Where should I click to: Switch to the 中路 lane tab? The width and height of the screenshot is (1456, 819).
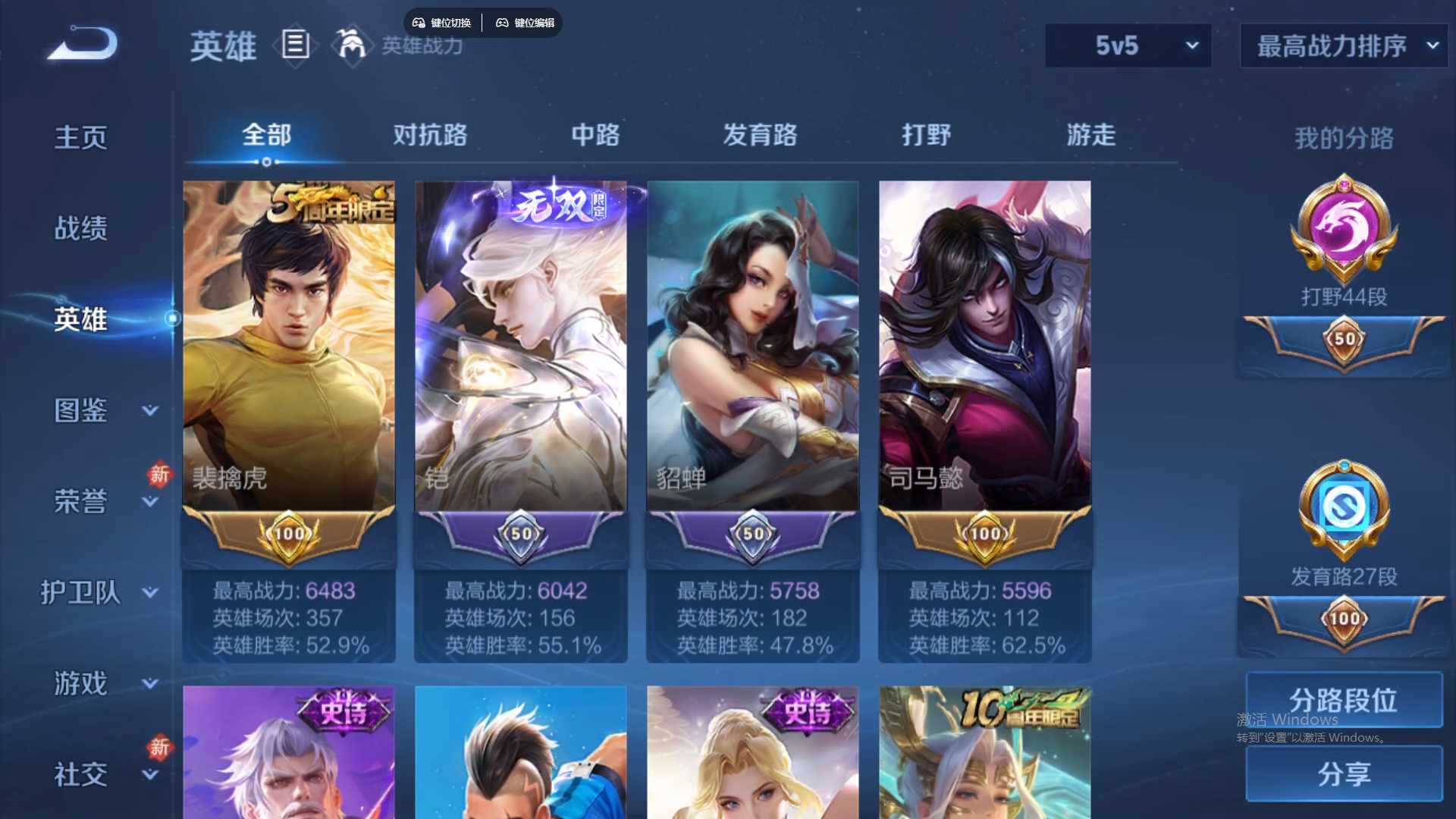595,135
